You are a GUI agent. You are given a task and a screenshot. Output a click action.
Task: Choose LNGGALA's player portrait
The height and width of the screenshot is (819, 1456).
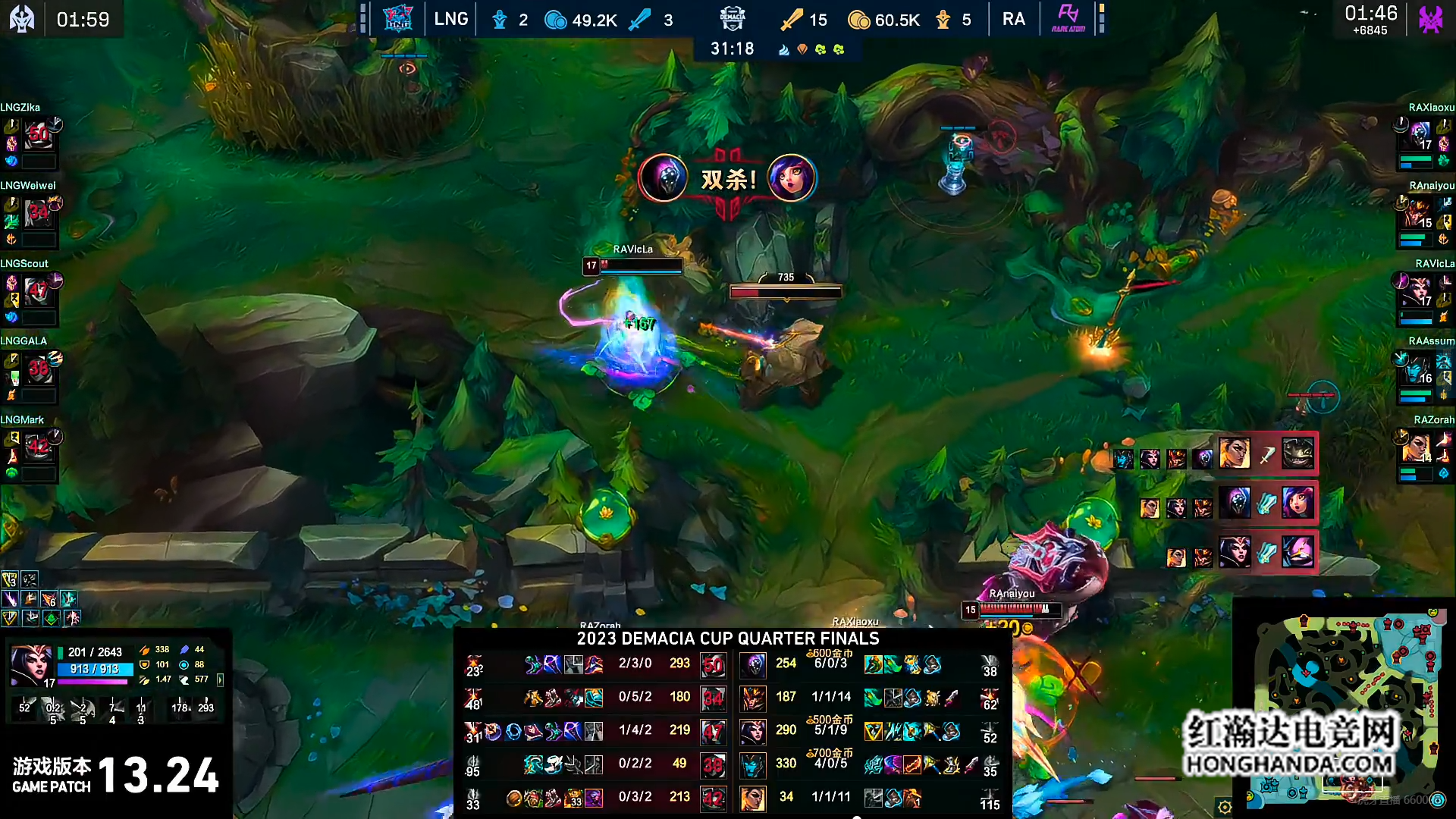(38, 370)
